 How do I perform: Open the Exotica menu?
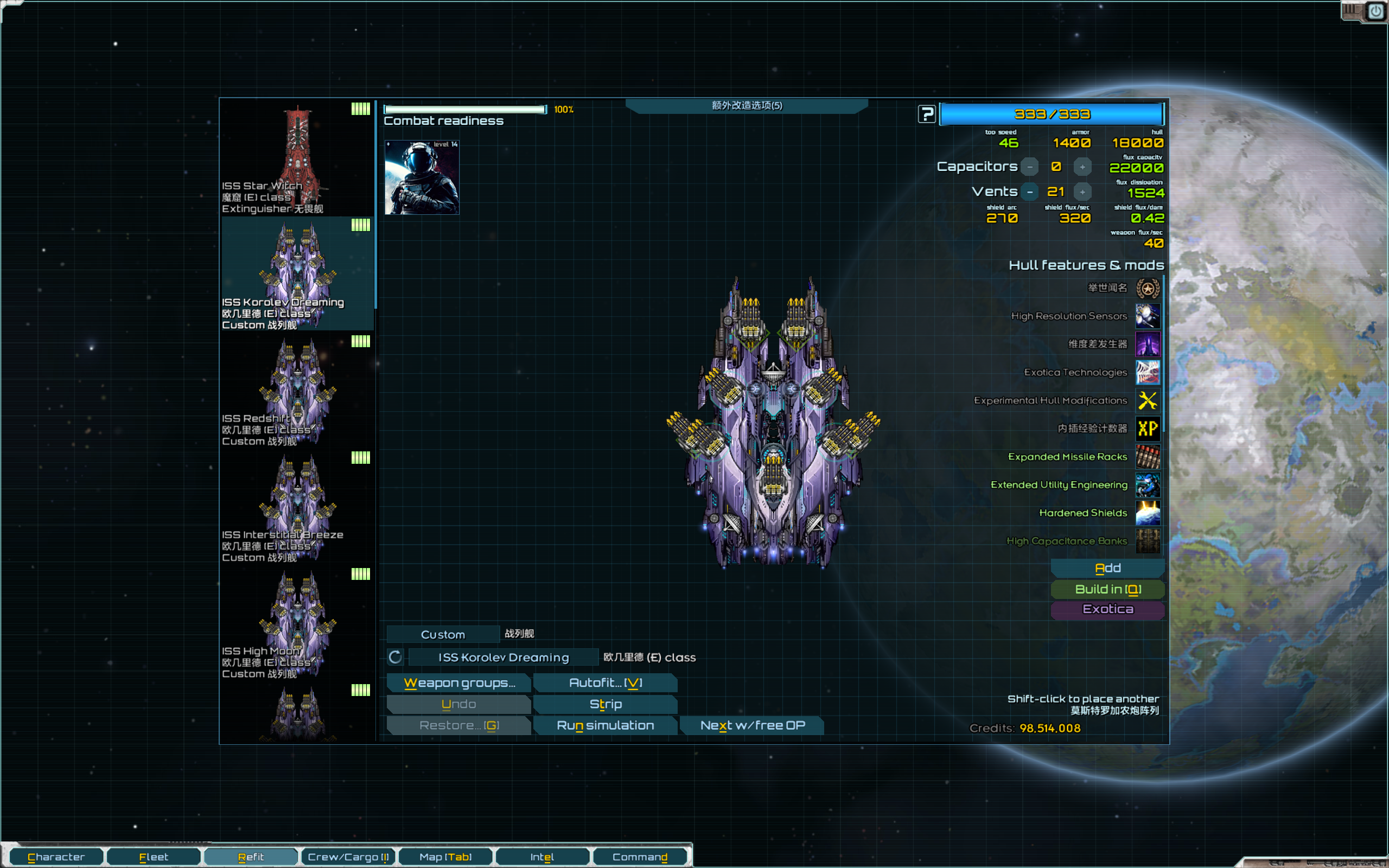pyautogui.click(x=1107, y=609)
